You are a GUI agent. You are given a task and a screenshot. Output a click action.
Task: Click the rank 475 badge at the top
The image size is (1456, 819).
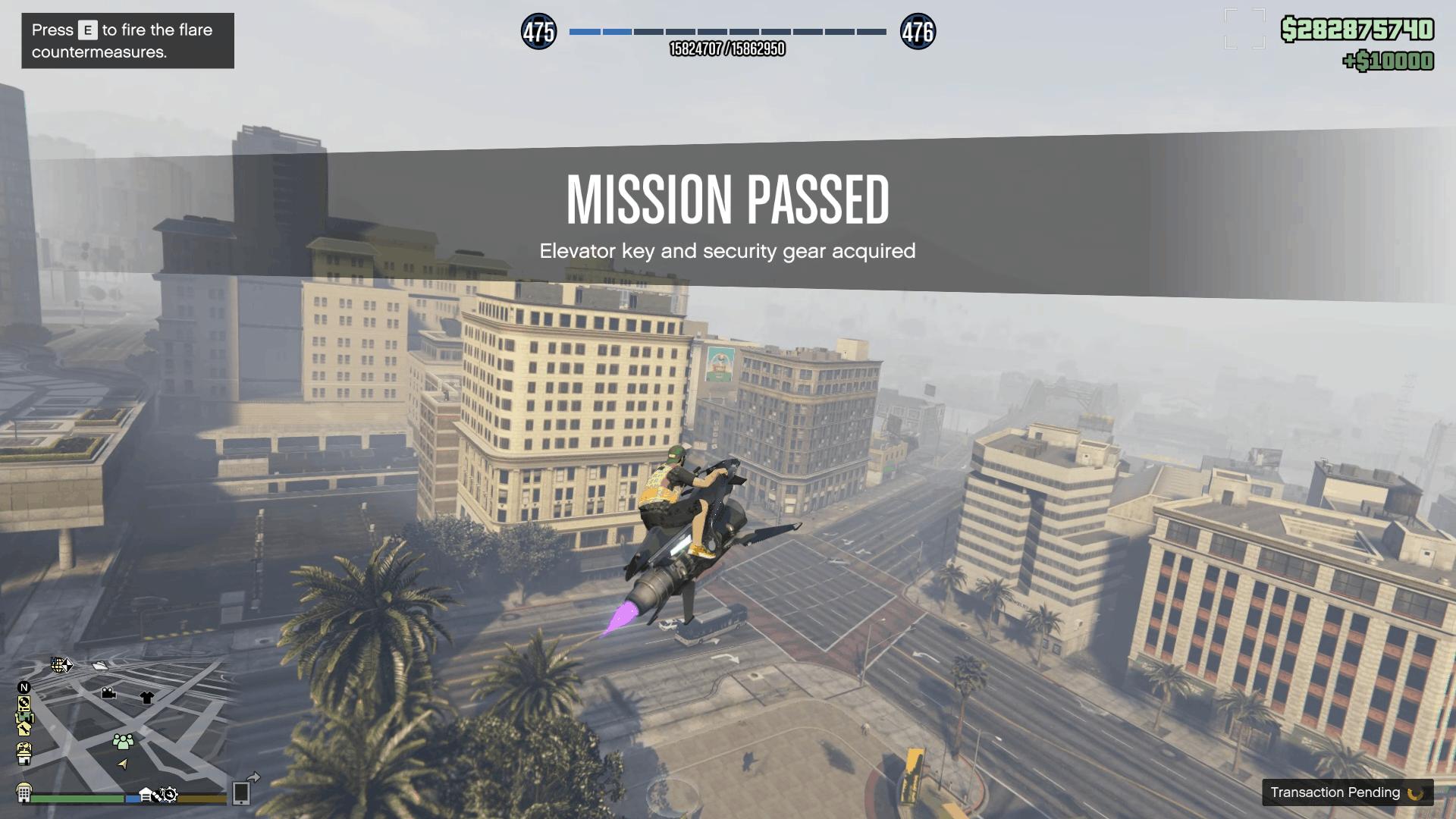click(x=541, y=33)
